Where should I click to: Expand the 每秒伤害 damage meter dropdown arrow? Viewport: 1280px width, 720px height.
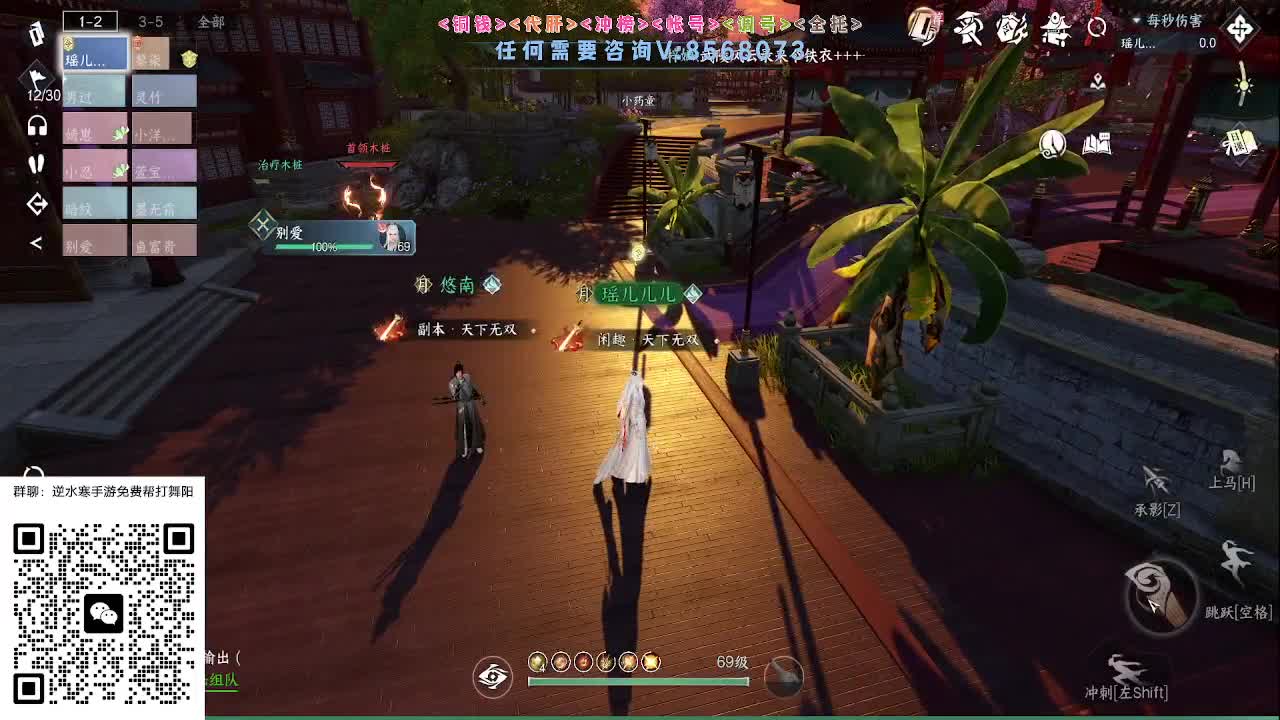click(x=1136, y=22)
